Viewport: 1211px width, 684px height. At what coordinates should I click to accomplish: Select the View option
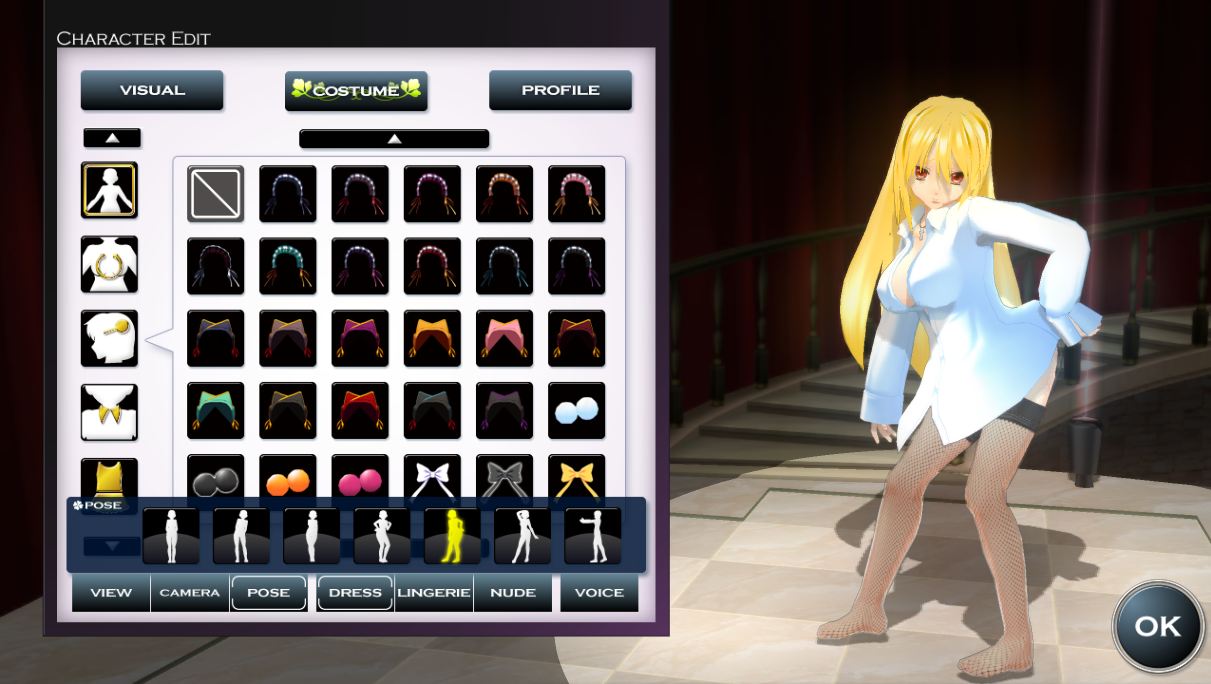(x=111, y=592)
